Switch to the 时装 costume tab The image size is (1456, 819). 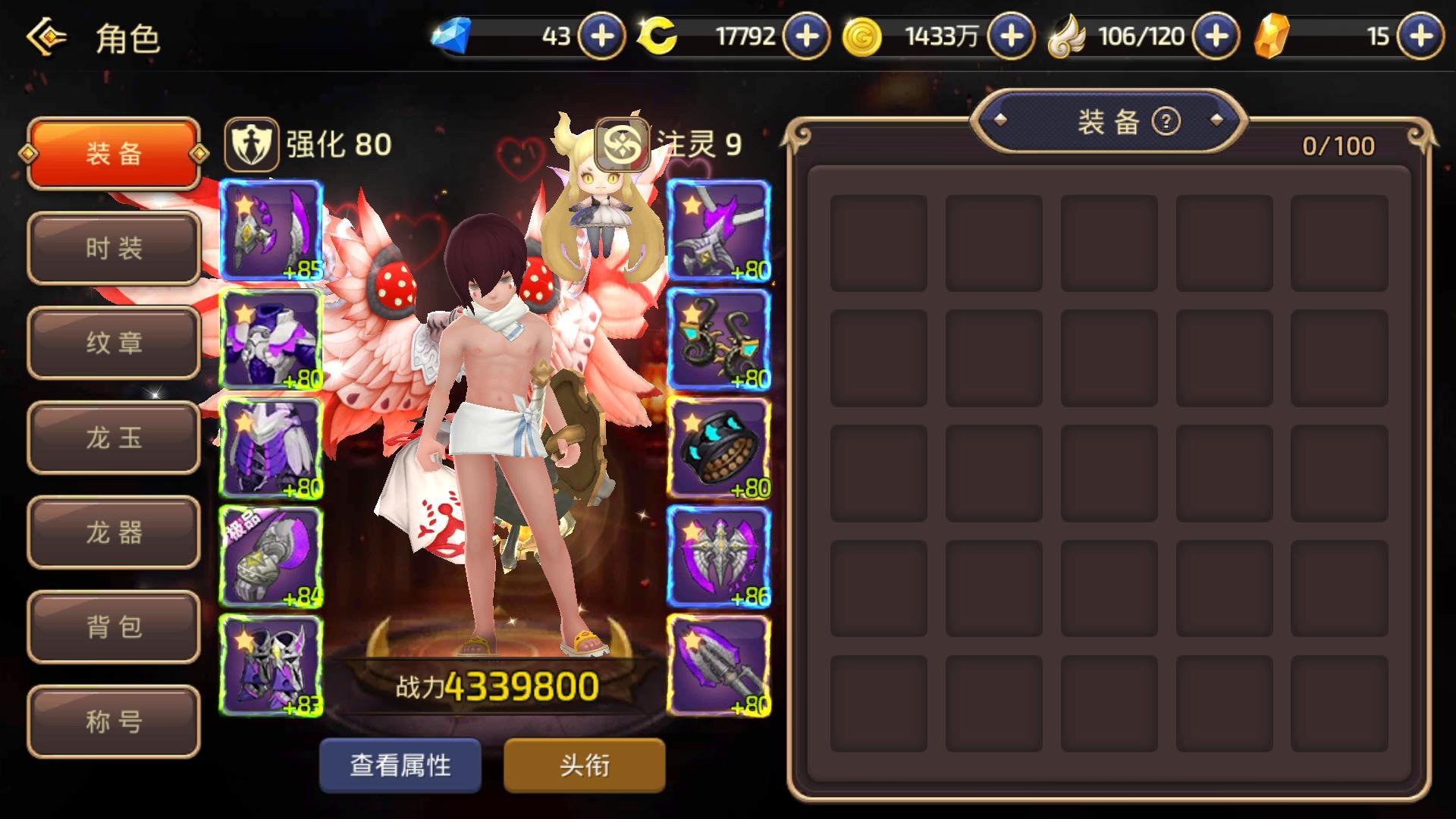tap(114, 248)
